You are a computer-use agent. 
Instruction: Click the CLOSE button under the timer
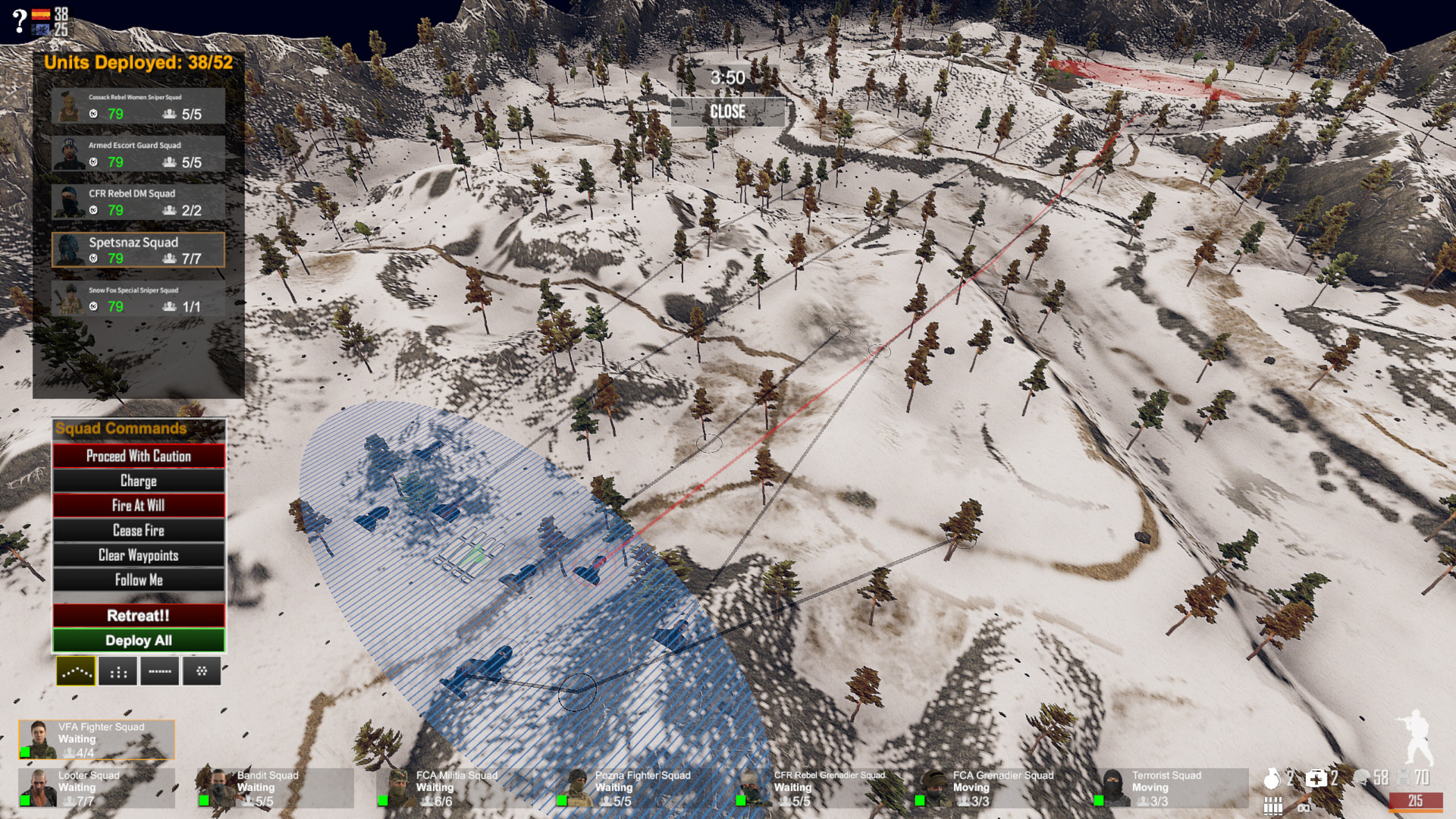click(x=727, y=112)
